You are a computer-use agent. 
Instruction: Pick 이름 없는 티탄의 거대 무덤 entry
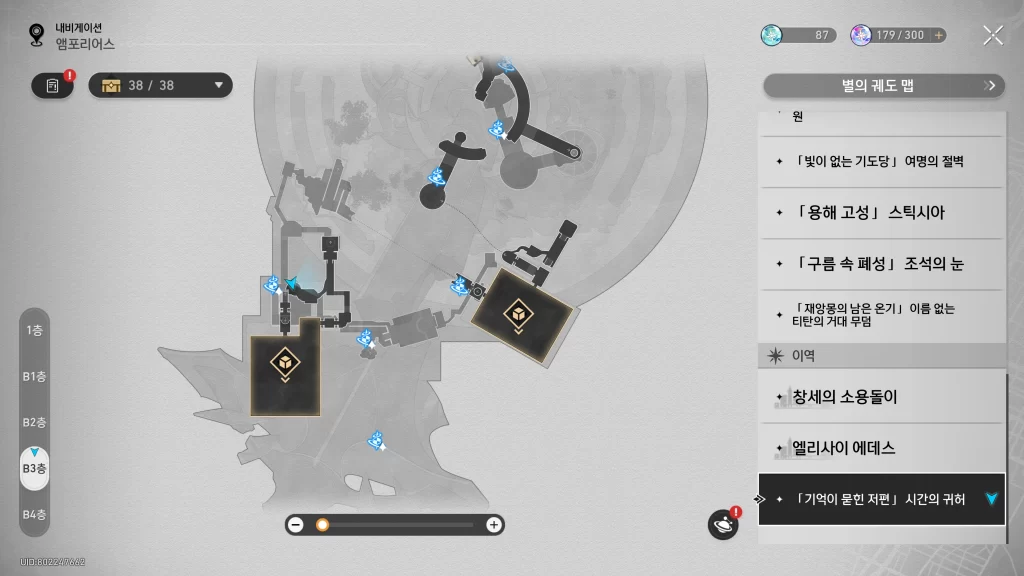(880, 315)
